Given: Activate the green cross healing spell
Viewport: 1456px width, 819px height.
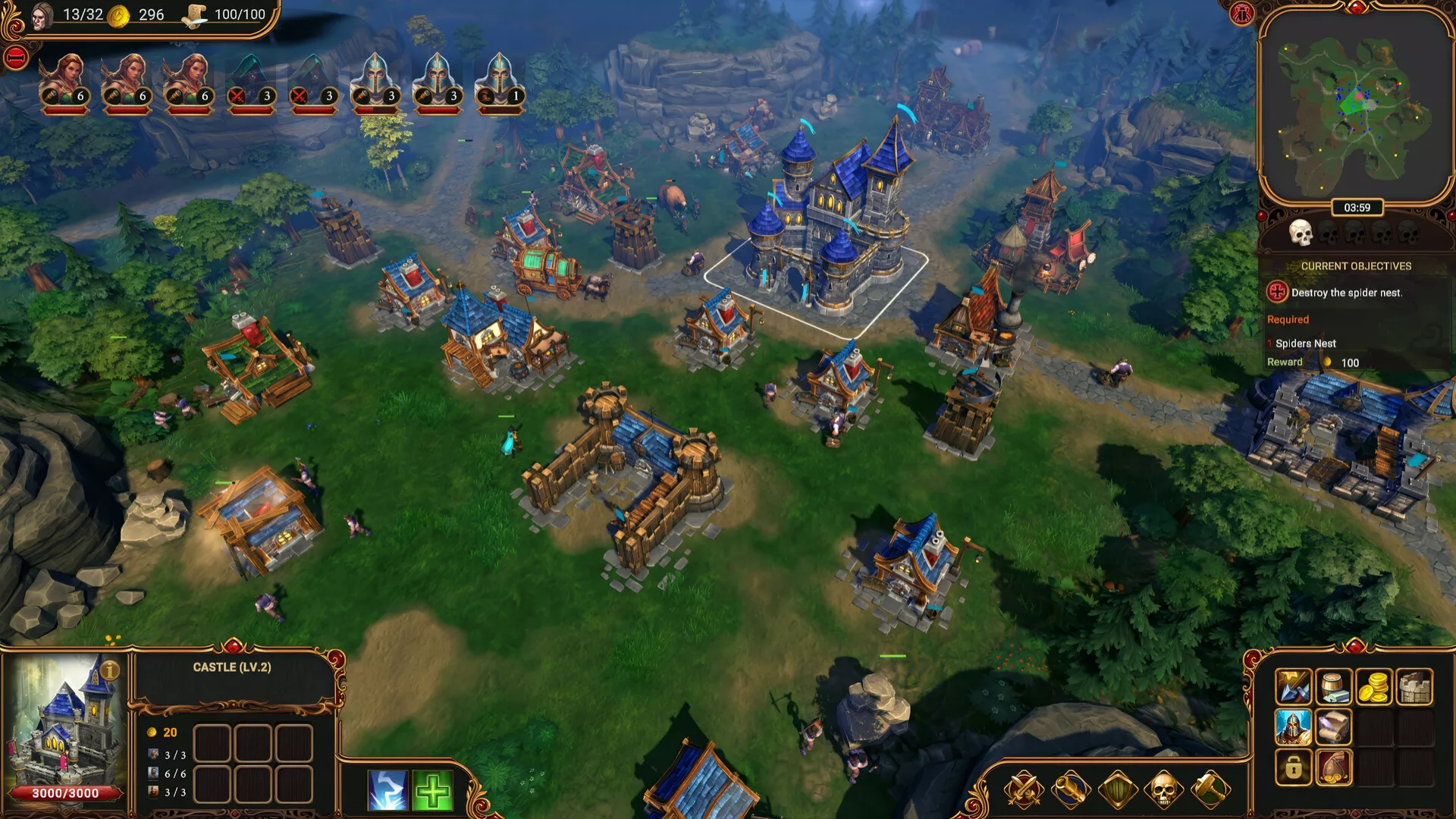Looking at the screenshot, I should 433,790.
